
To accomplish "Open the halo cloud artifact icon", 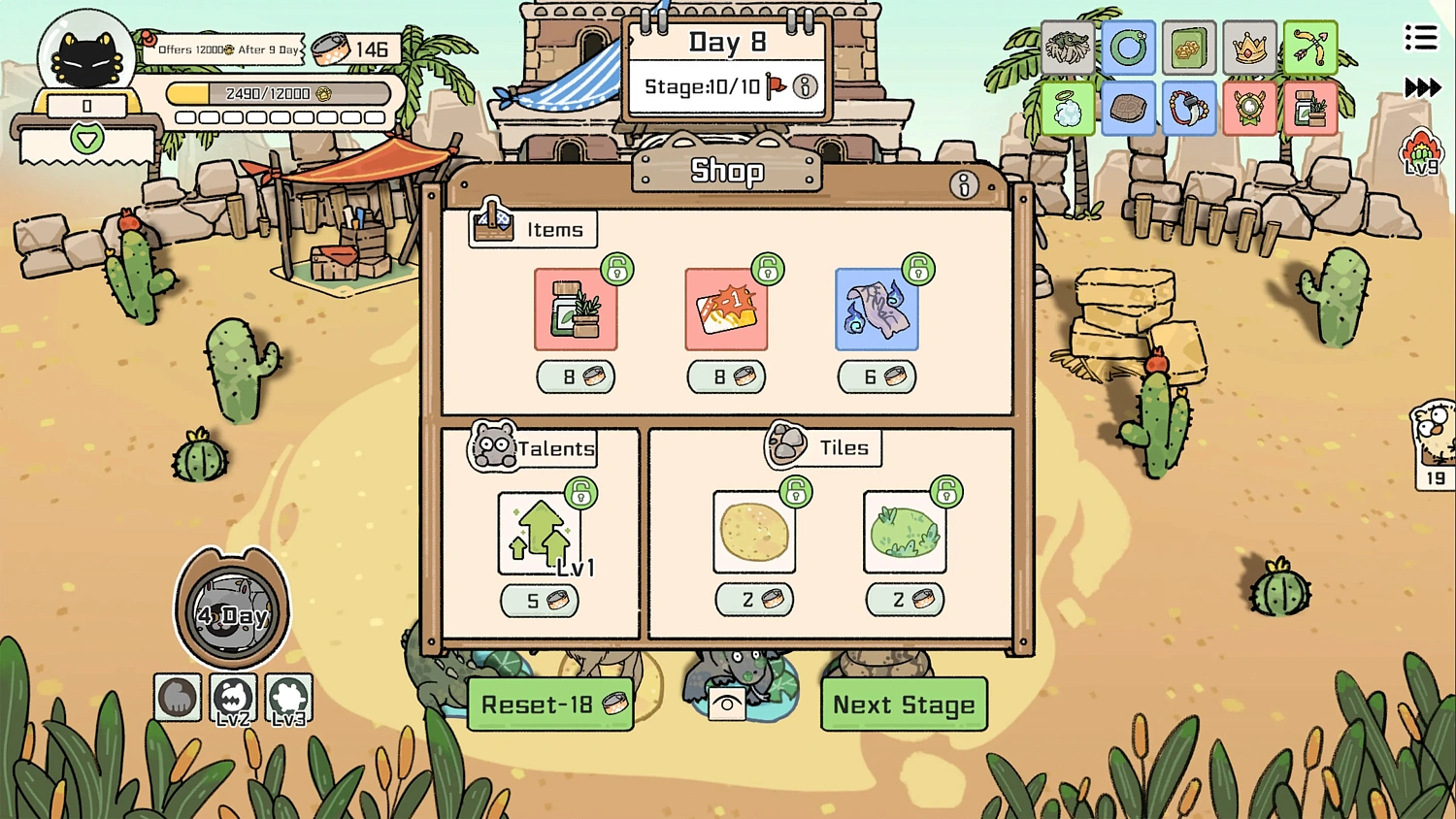I will (x=1068, y=107).
